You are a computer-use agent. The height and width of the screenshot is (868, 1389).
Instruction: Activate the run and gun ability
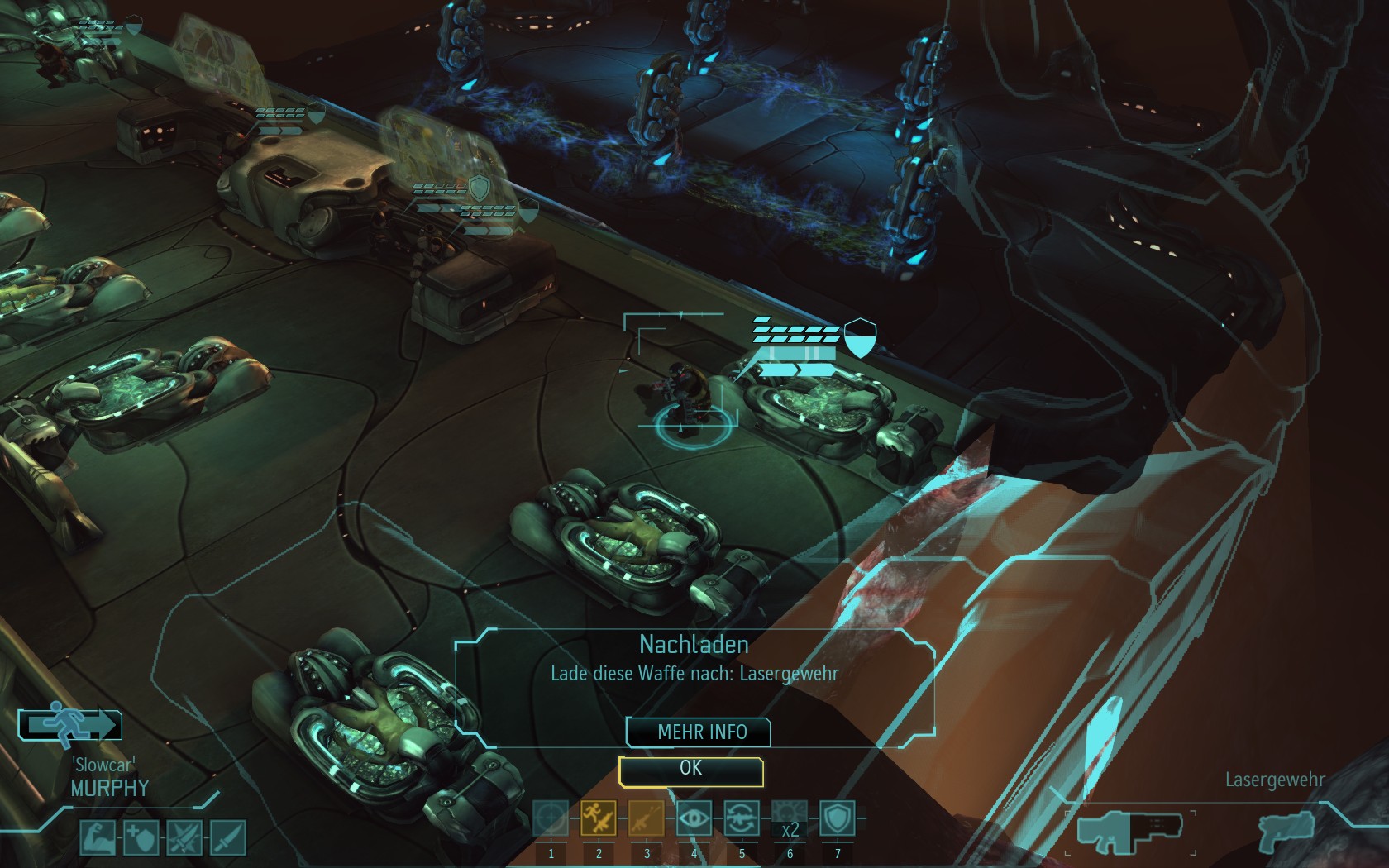point(599,819)
